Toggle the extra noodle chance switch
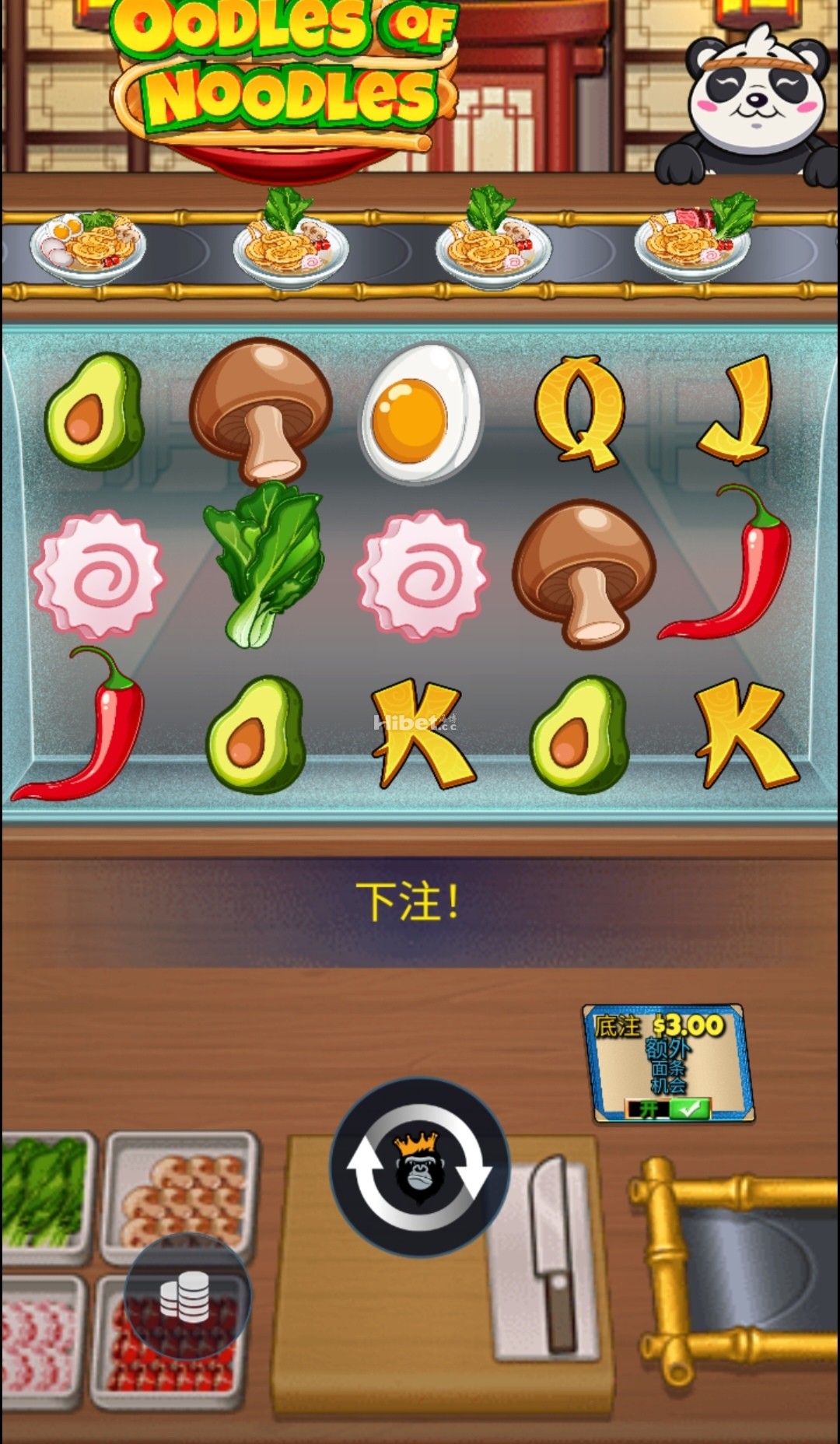 [x=668, y=1108]
